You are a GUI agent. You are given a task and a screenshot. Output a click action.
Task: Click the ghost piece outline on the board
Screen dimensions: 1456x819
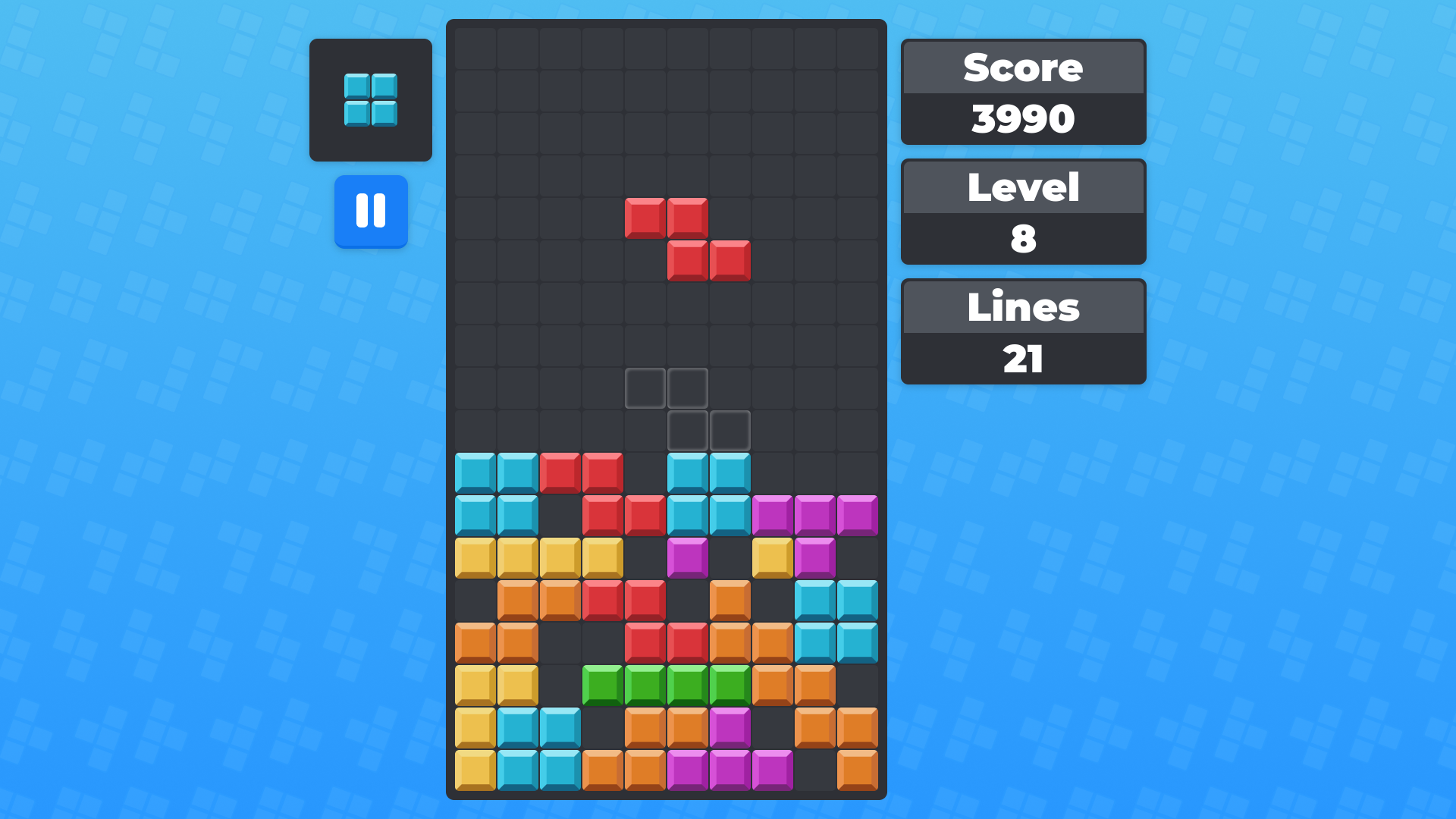[x=686, y=409]
